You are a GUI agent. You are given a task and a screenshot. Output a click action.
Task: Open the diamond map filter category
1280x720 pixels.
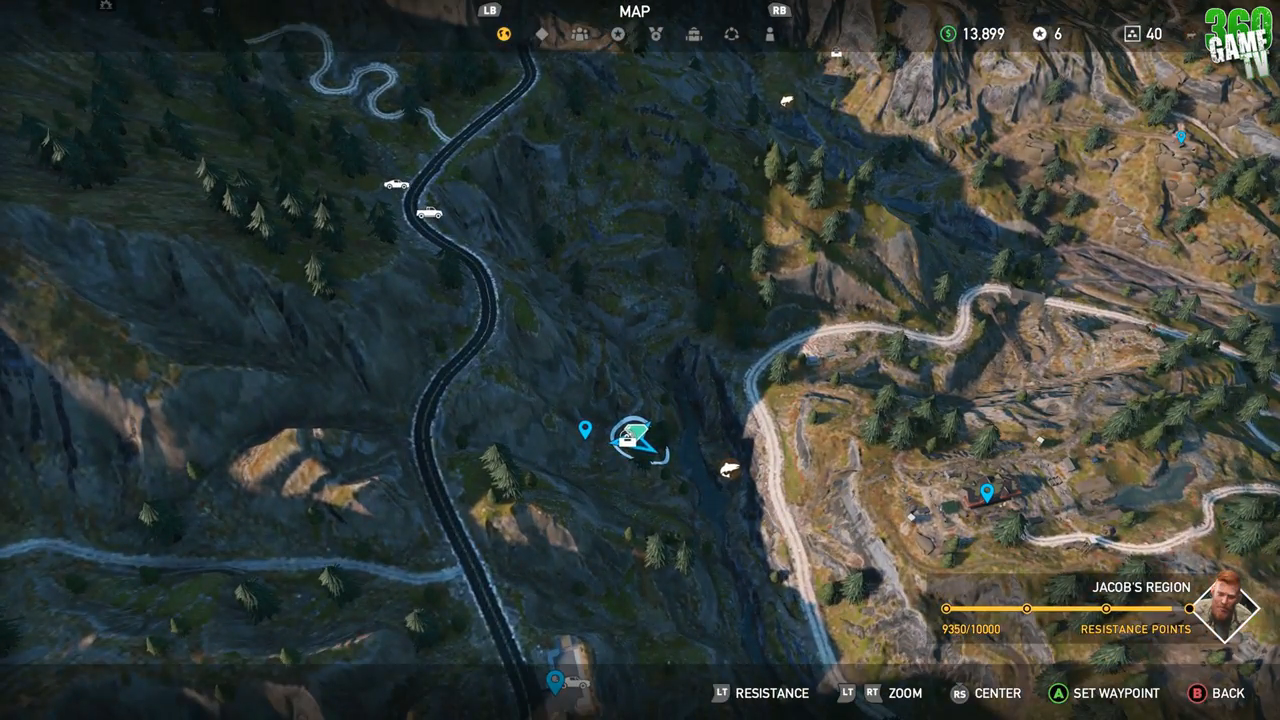(x=541, y=33)
